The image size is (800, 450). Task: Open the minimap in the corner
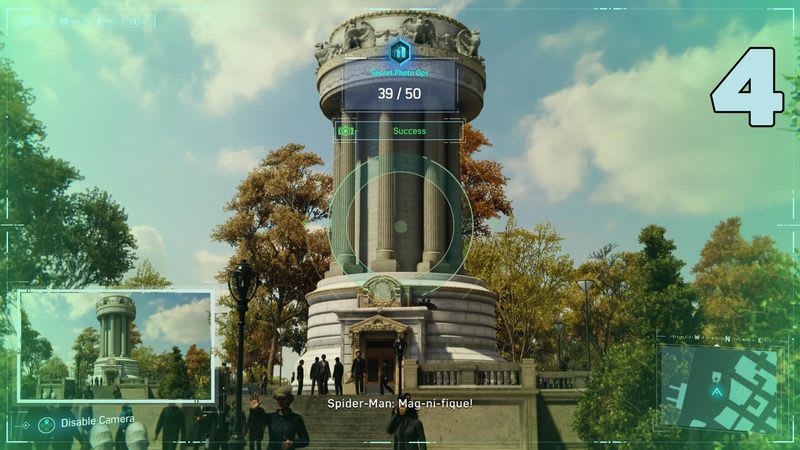719,386
